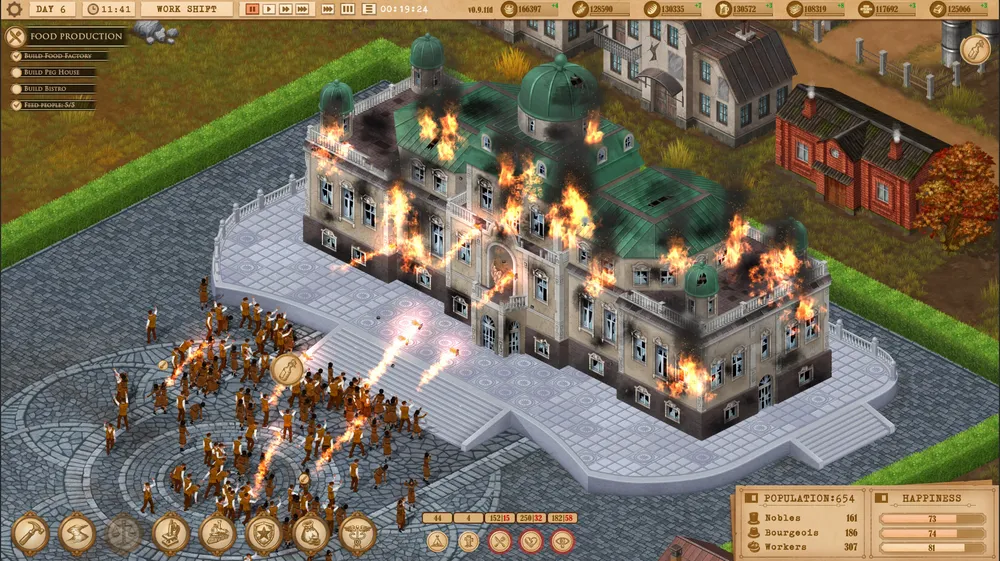Click the heart health needs indicator
This screenshot has height=561, width=1000.
pos(531,541)
